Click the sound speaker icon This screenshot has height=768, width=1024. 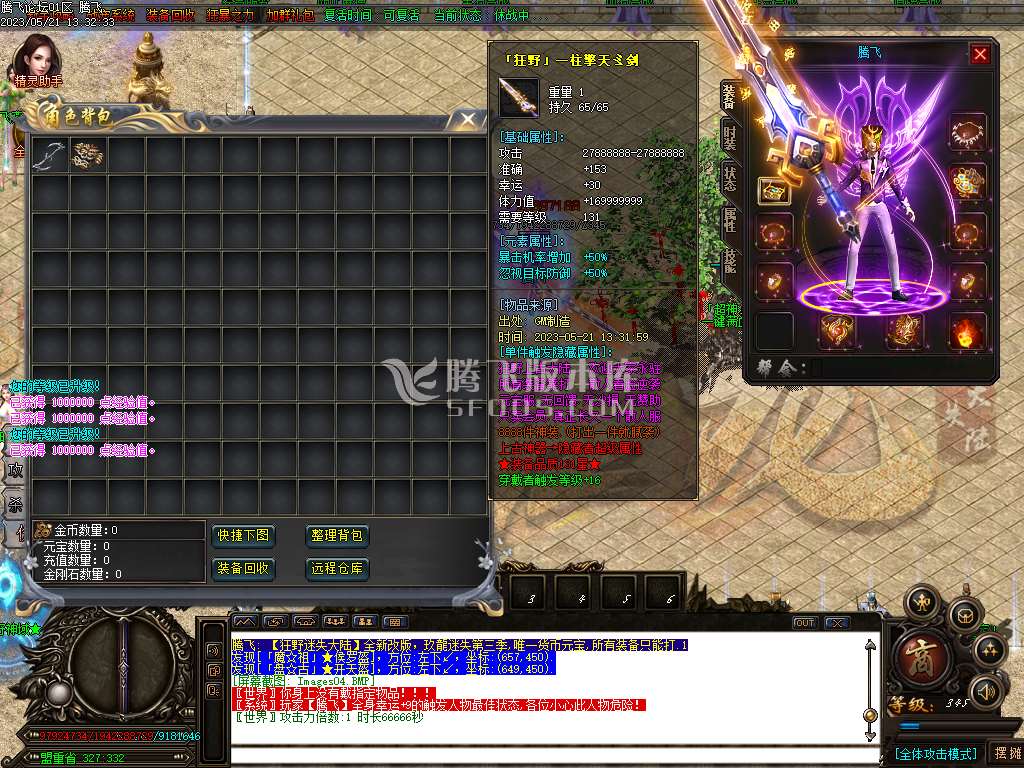(x=986, y=690)
